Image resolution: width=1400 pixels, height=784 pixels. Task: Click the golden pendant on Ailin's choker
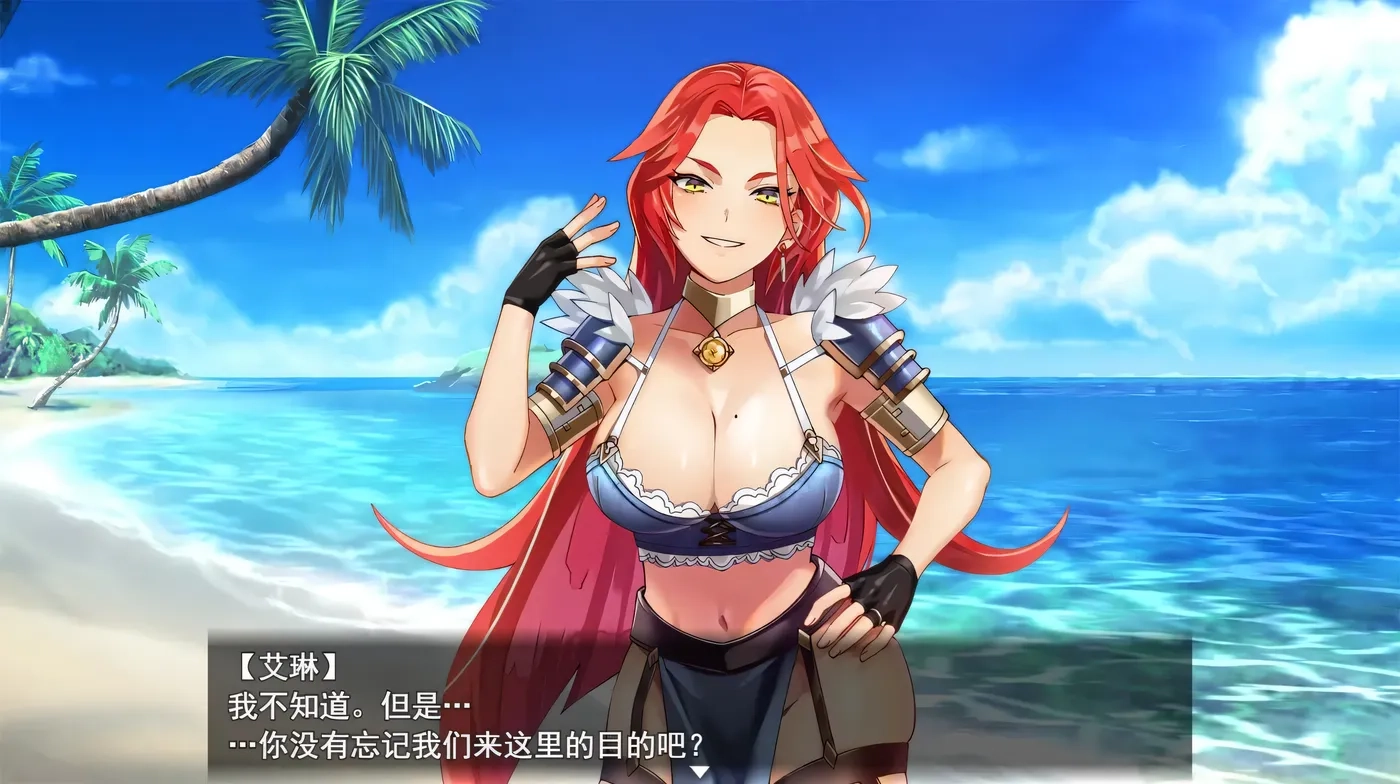click(x=713, y=352)
